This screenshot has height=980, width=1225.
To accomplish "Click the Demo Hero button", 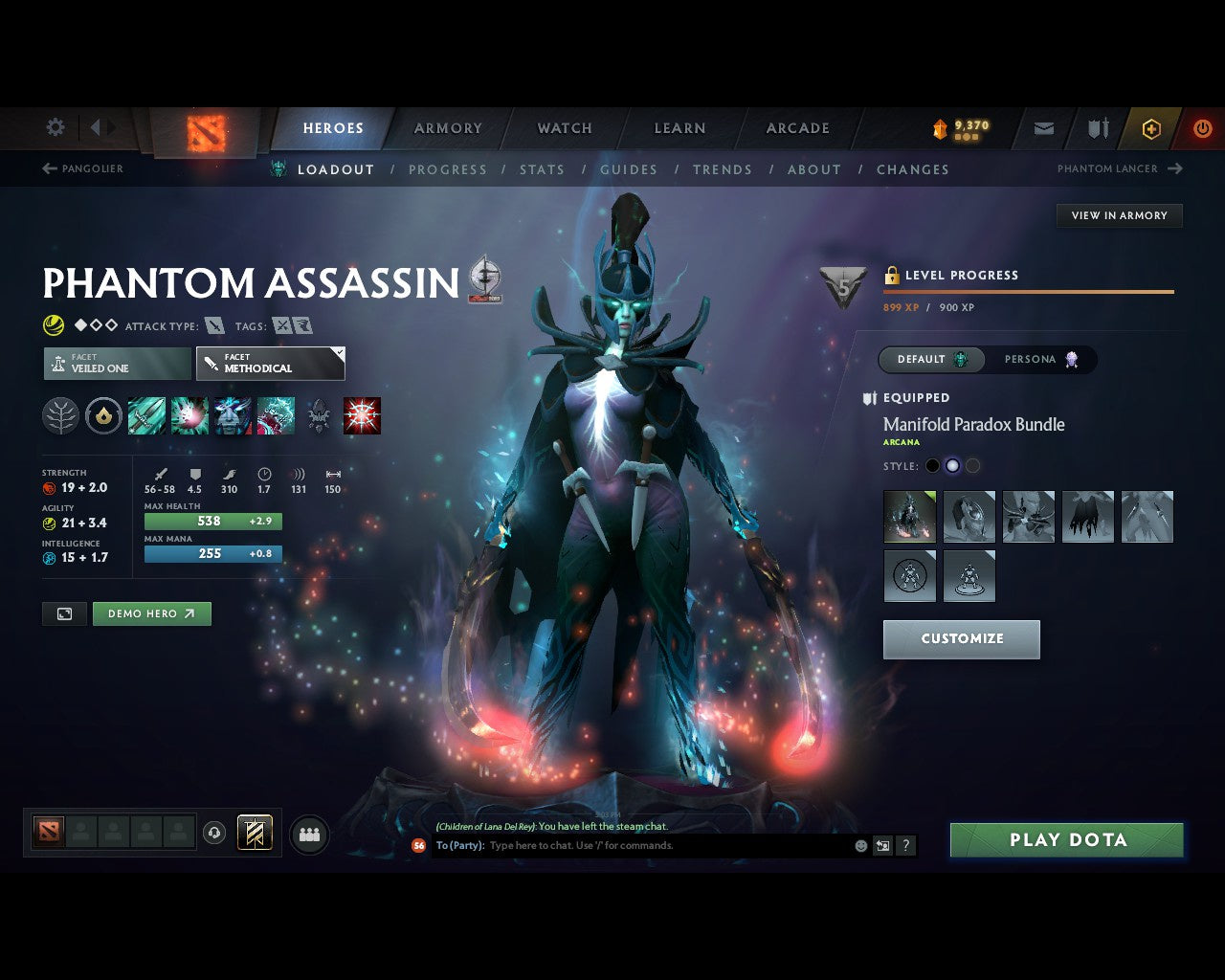I will coord(151,613).
